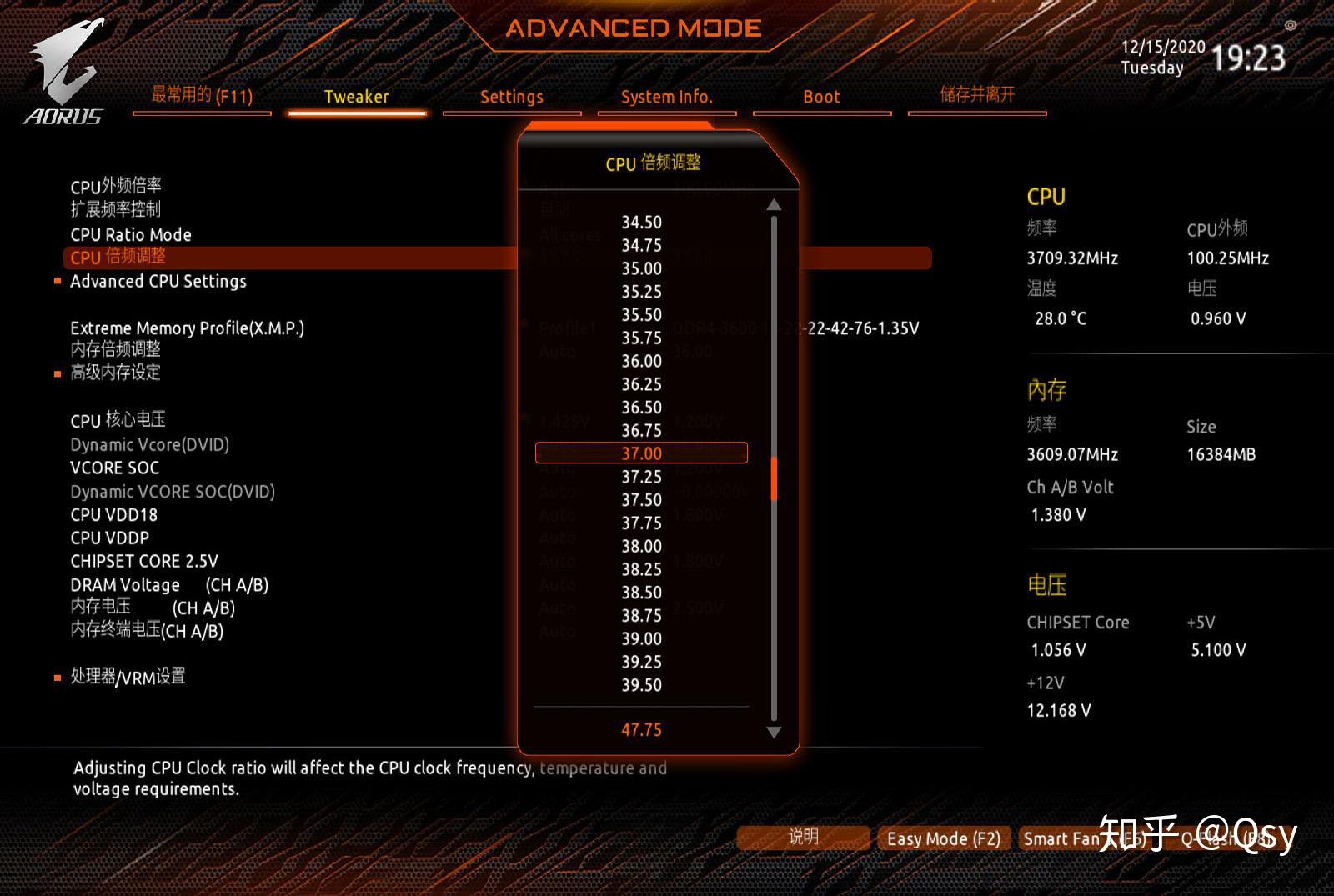The image size is (1334, 896).
Task: Open Advanced CPU Settings submenu
Action: [x=158, y=282]
